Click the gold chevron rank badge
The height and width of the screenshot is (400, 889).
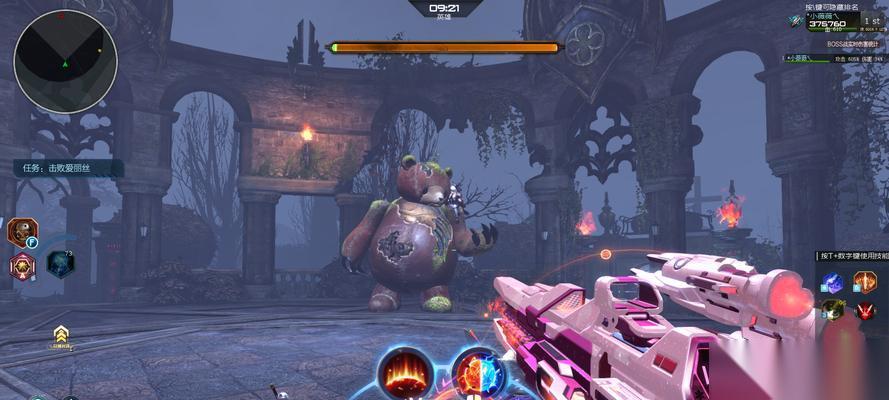click(x=61, y=336)
